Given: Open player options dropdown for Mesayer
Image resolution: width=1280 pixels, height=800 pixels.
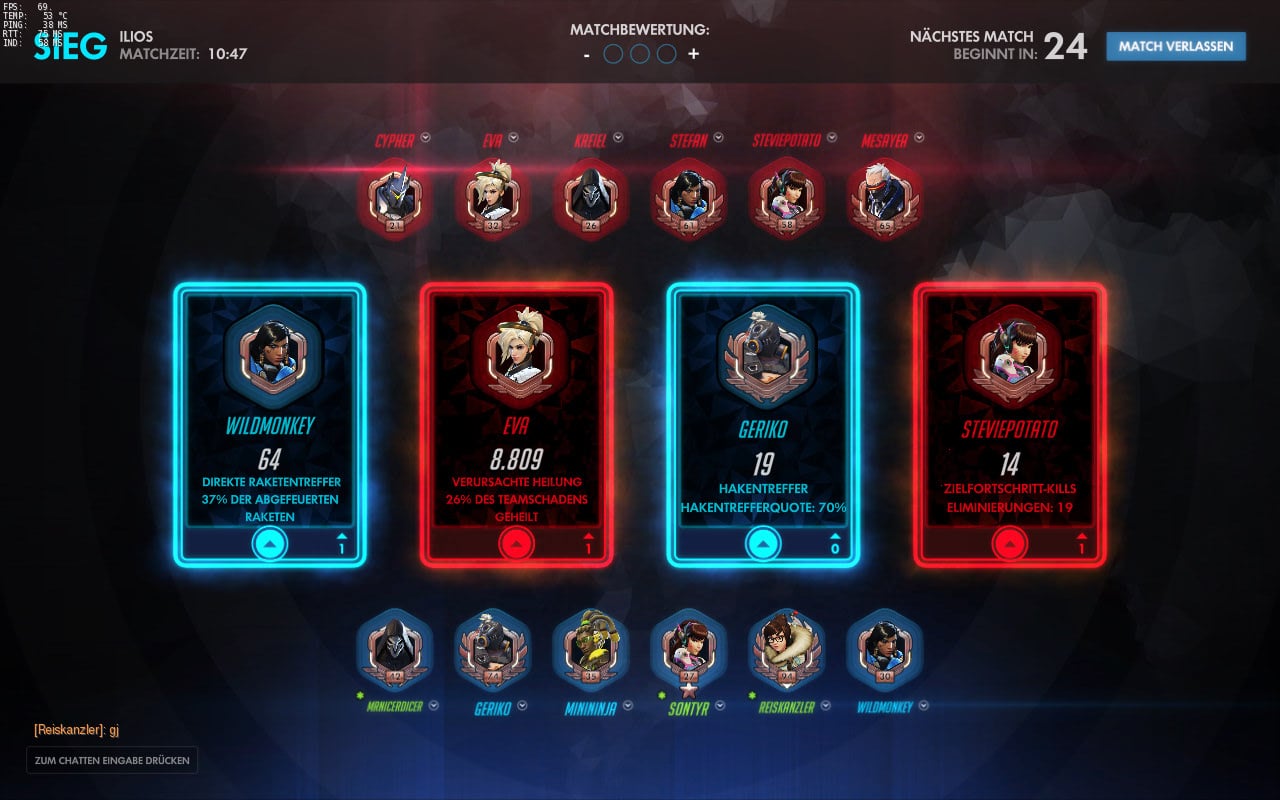Looking at the screenshot, I should pyautogui.click(x=919, y=138).
